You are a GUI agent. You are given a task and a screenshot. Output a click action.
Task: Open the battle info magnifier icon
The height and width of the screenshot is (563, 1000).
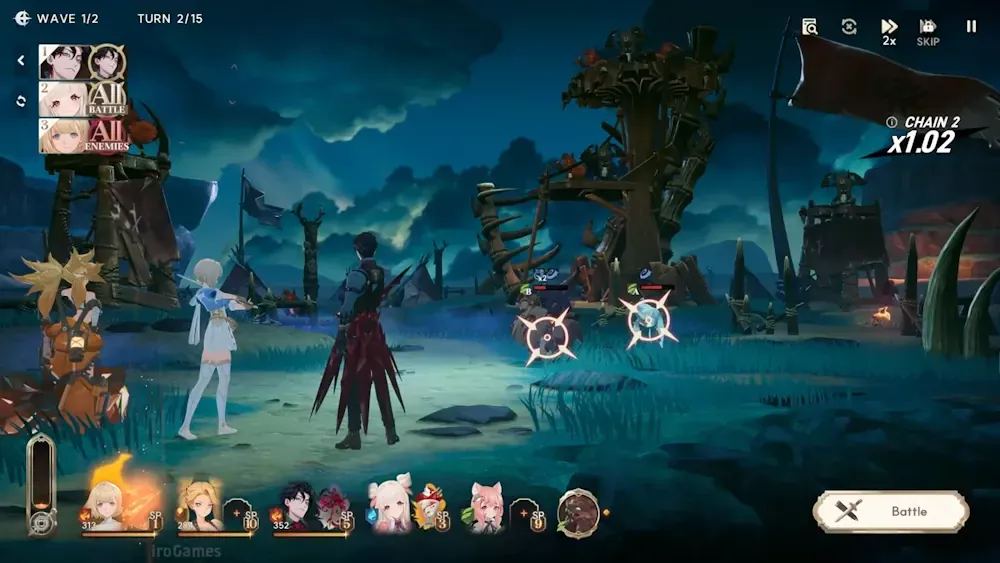click(810, 27)
